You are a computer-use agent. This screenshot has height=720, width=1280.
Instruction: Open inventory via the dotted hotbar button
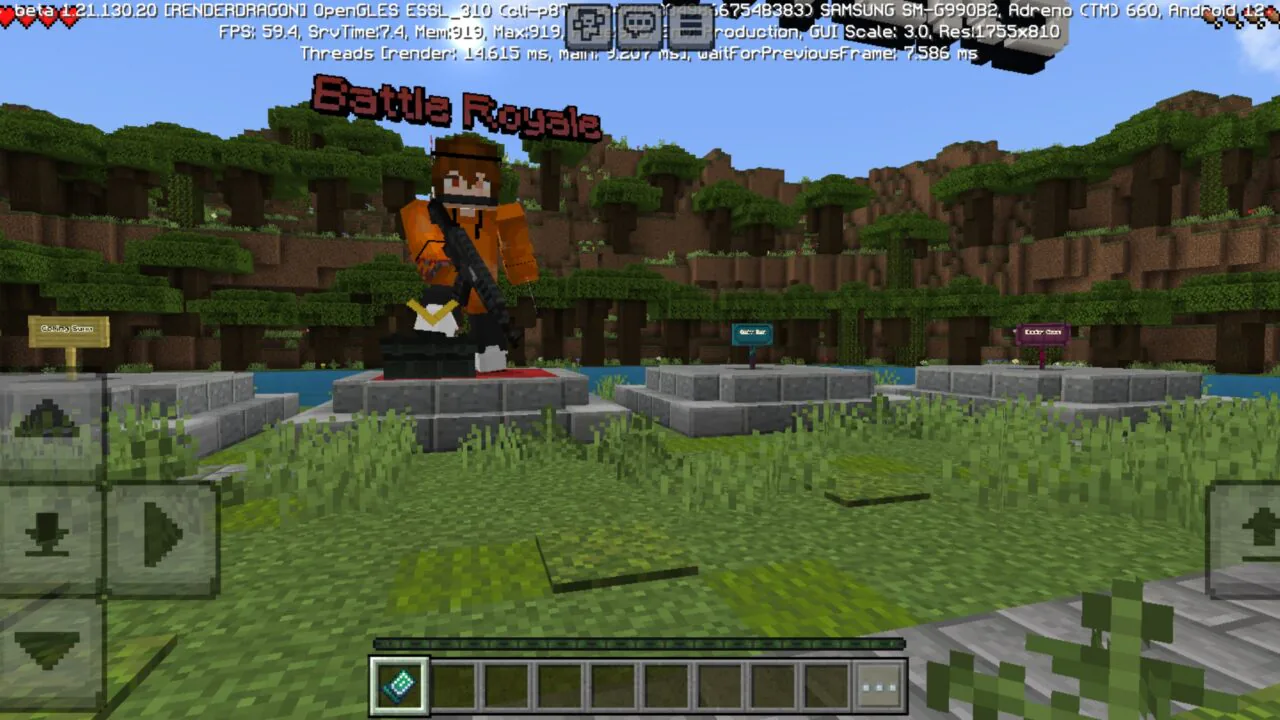click(x=879, y=686)
